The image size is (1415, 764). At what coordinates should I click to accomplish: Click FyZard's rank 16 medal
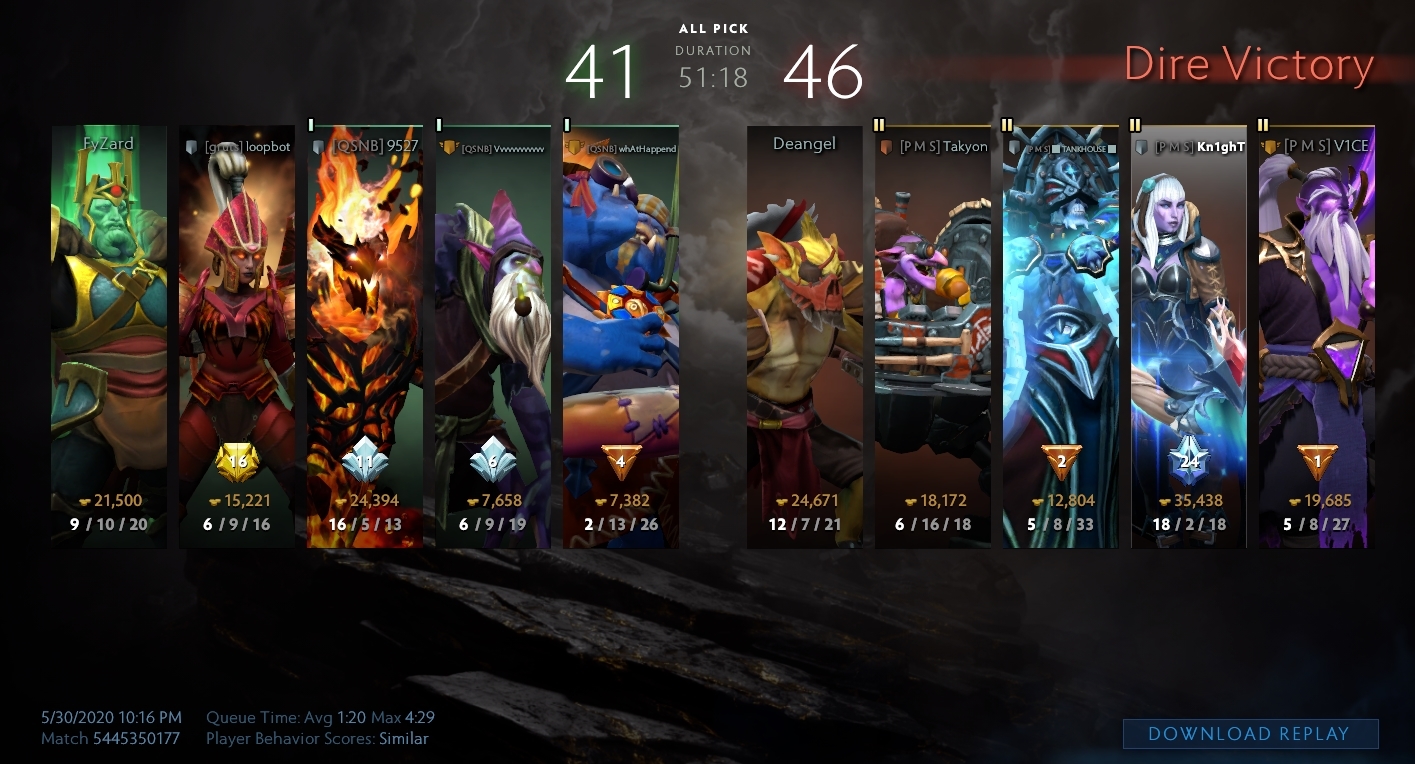[237, 462]
